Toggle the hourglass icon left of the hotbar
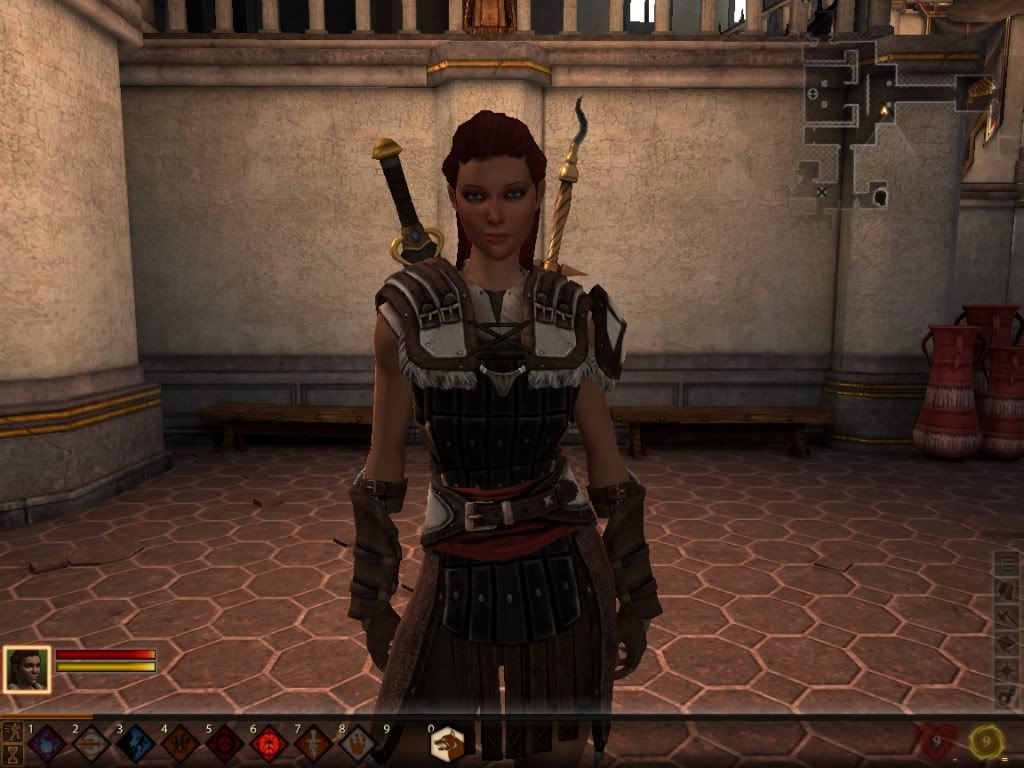1024x768 pixels. (13, 753)
